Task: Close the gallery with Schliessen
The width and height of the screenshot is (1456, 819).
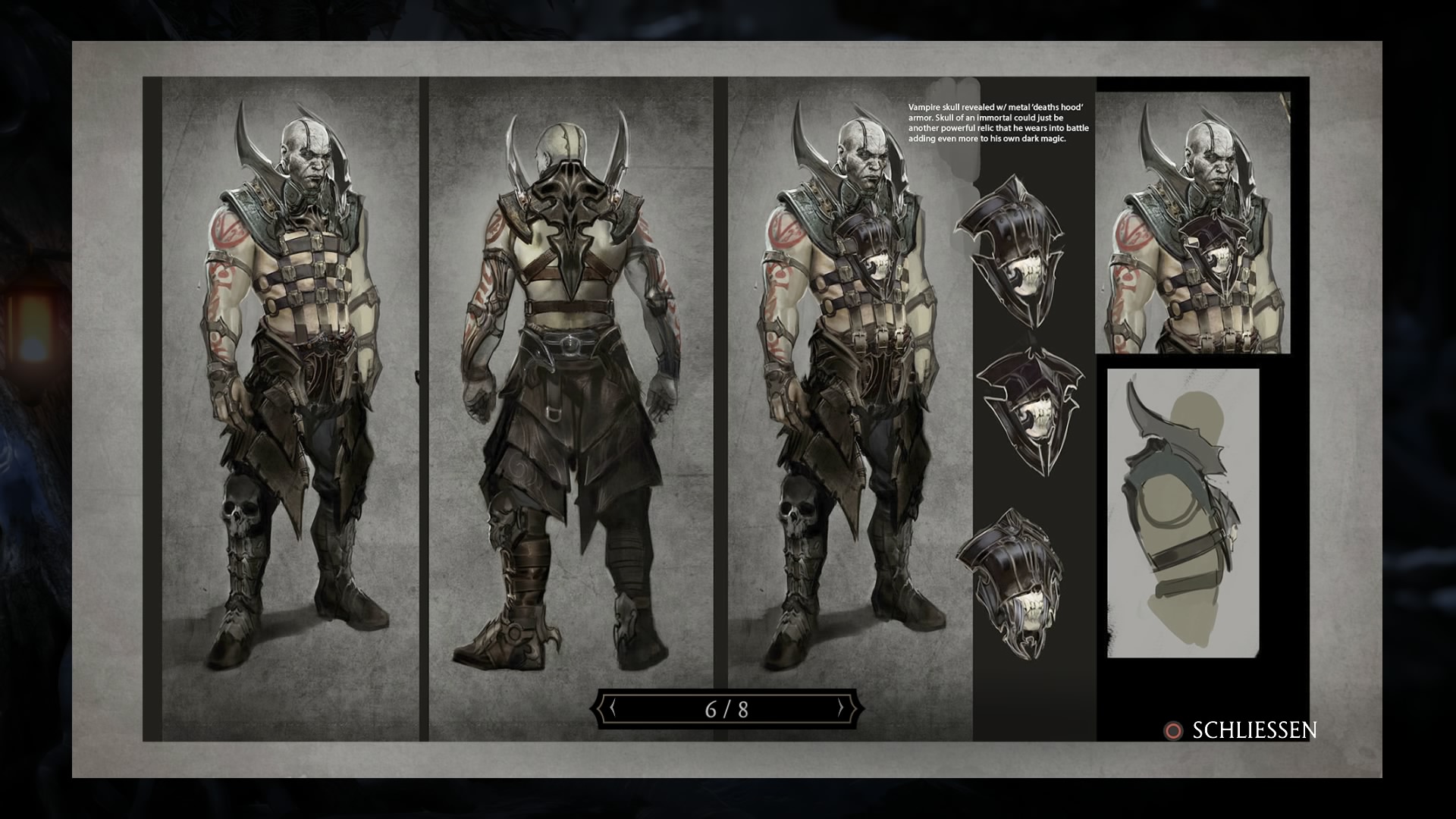Action: (x=1241, y=730)
